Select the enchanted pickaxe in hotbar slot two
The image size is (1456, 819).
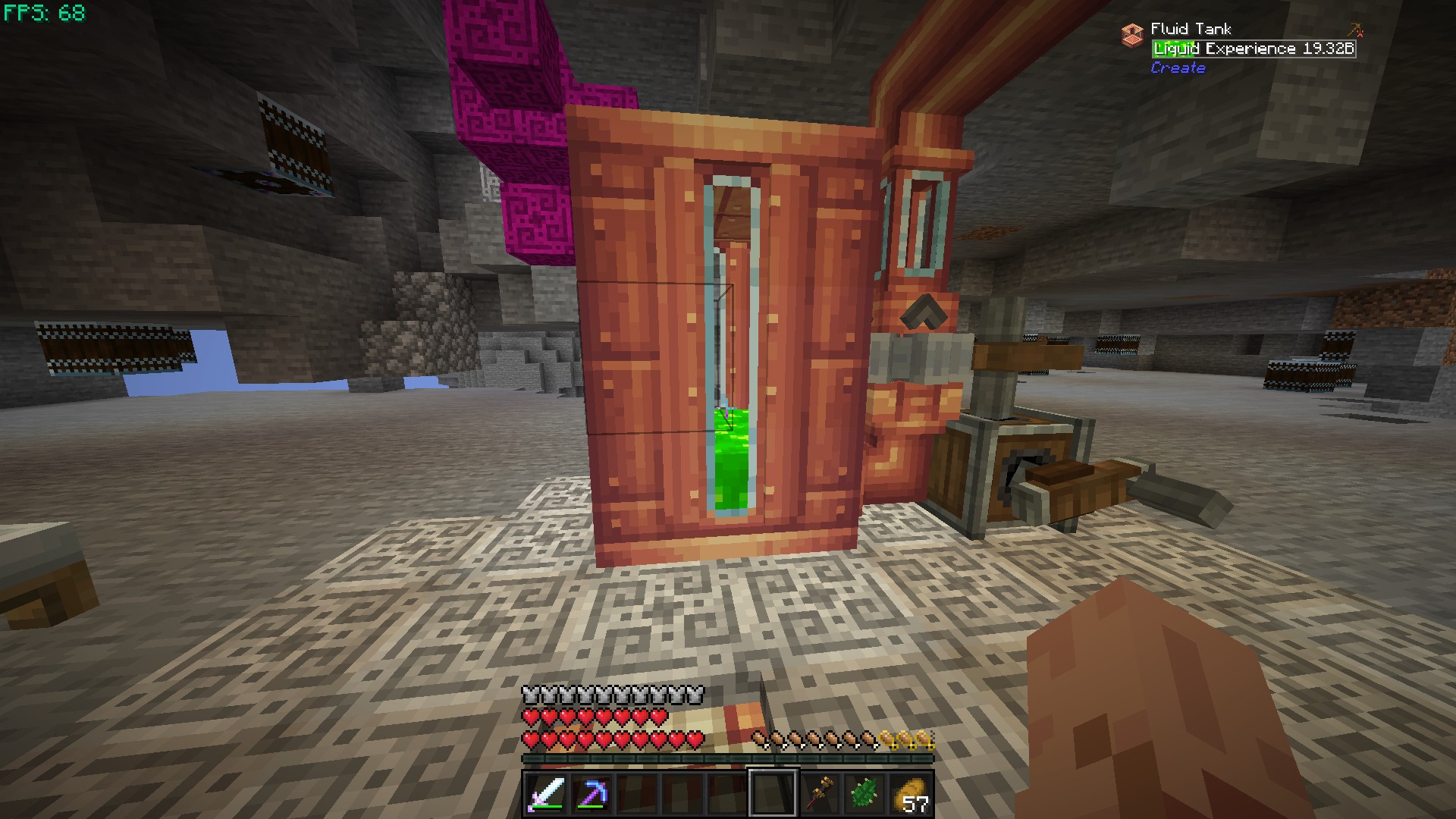pos(591,792)
